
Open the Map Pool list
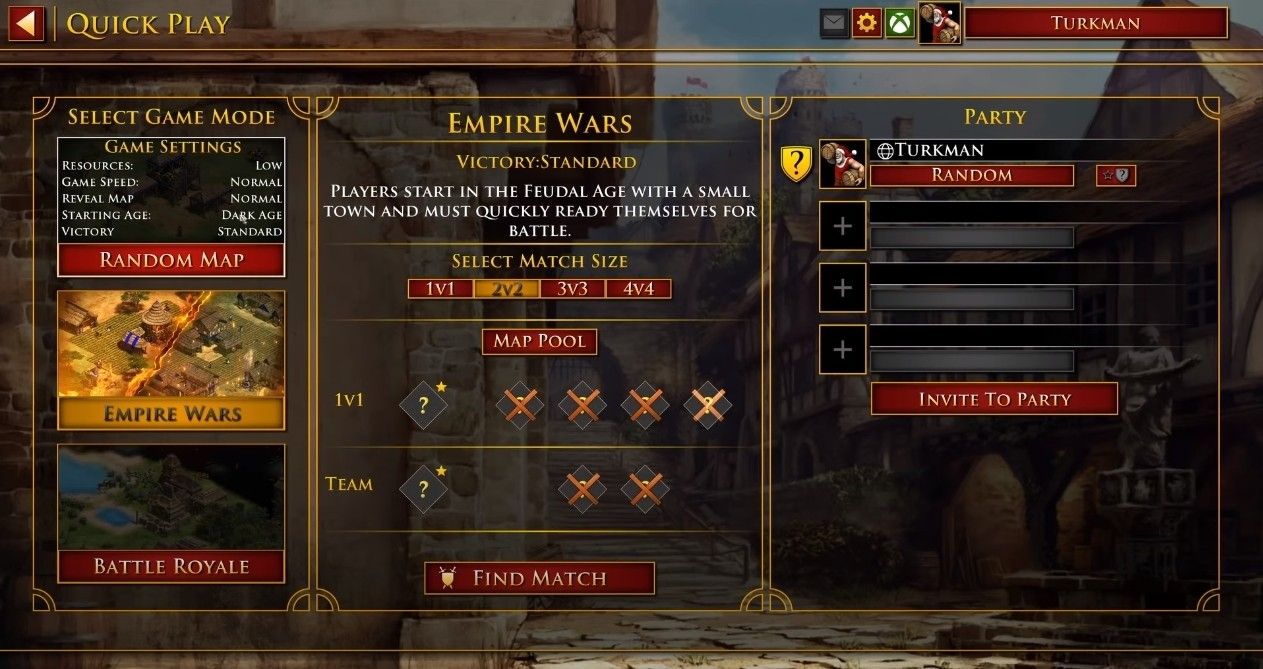540,341
